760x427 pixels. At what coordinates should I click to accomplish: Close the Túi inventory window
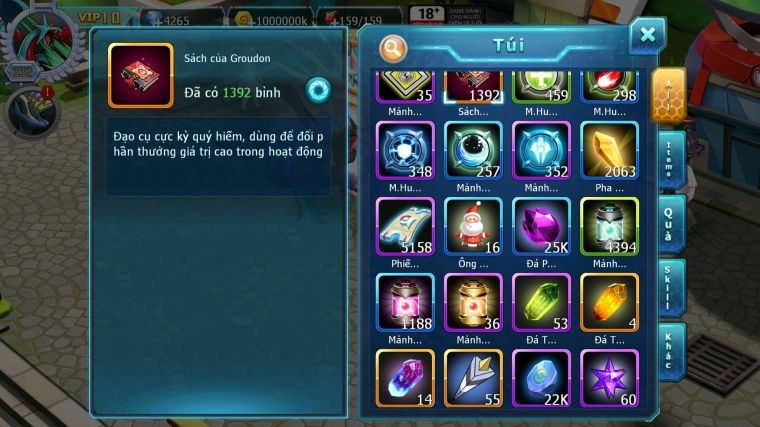647,35
